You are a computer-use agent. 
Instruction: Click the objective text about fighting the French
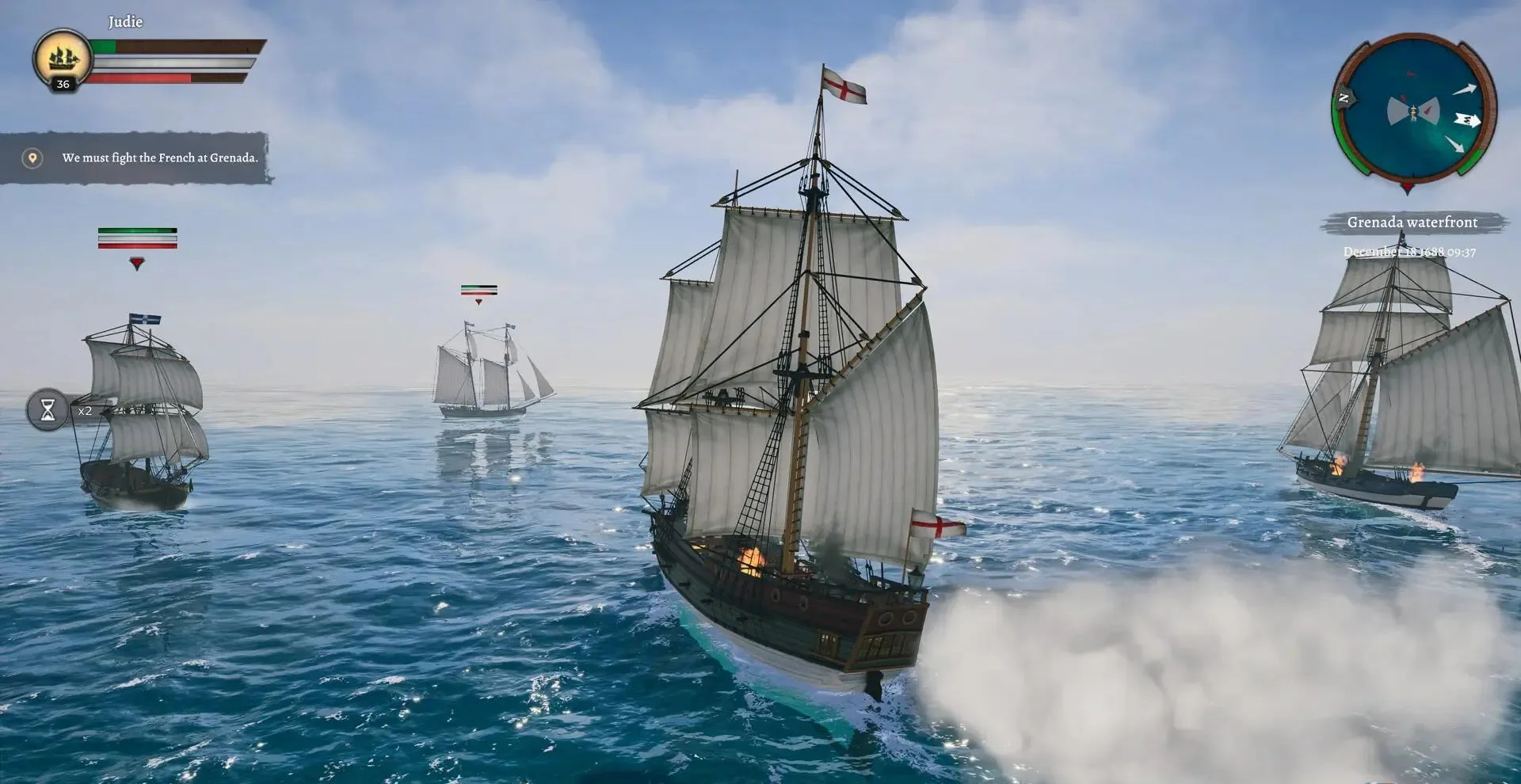click(160, 158)
